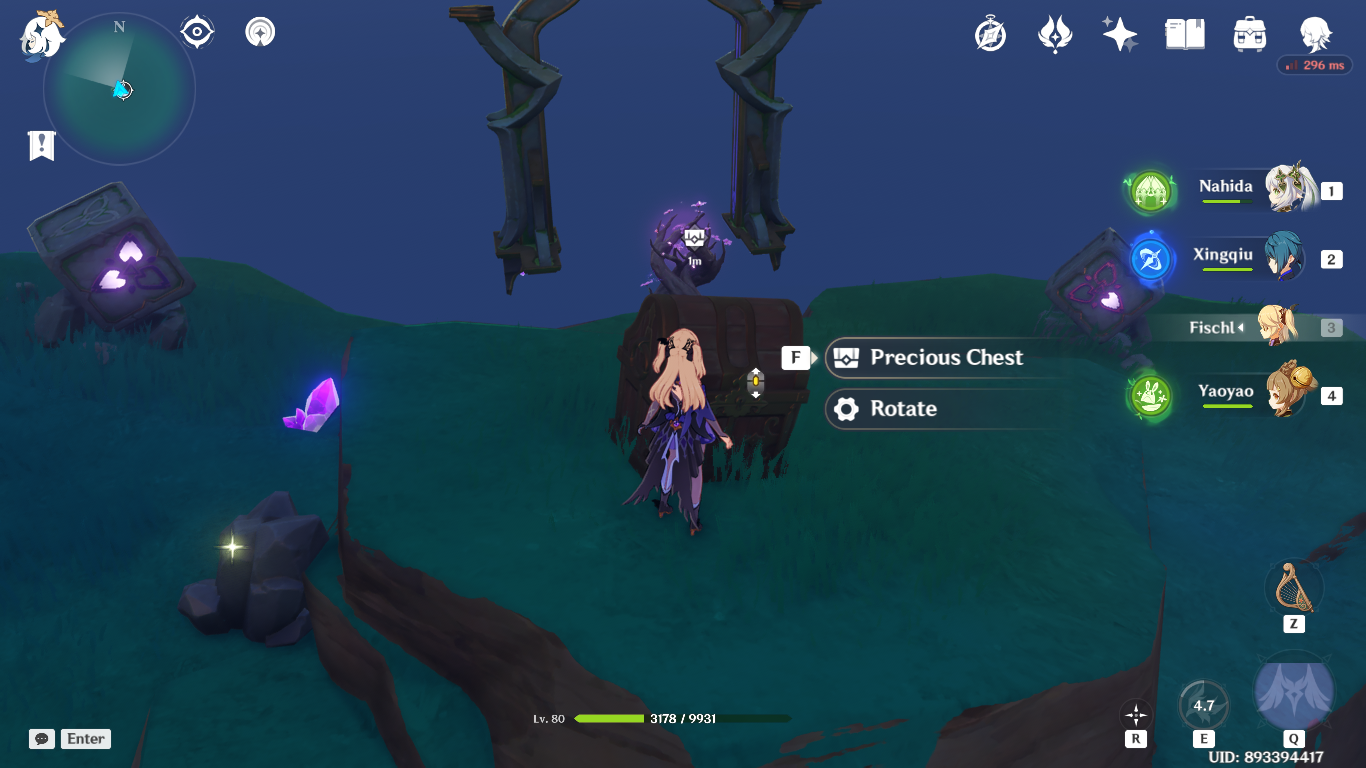Click Yaoyao's elemental burst icon
The width and height of the screenshot is (1366, 768).
(x=1150, y=394)
